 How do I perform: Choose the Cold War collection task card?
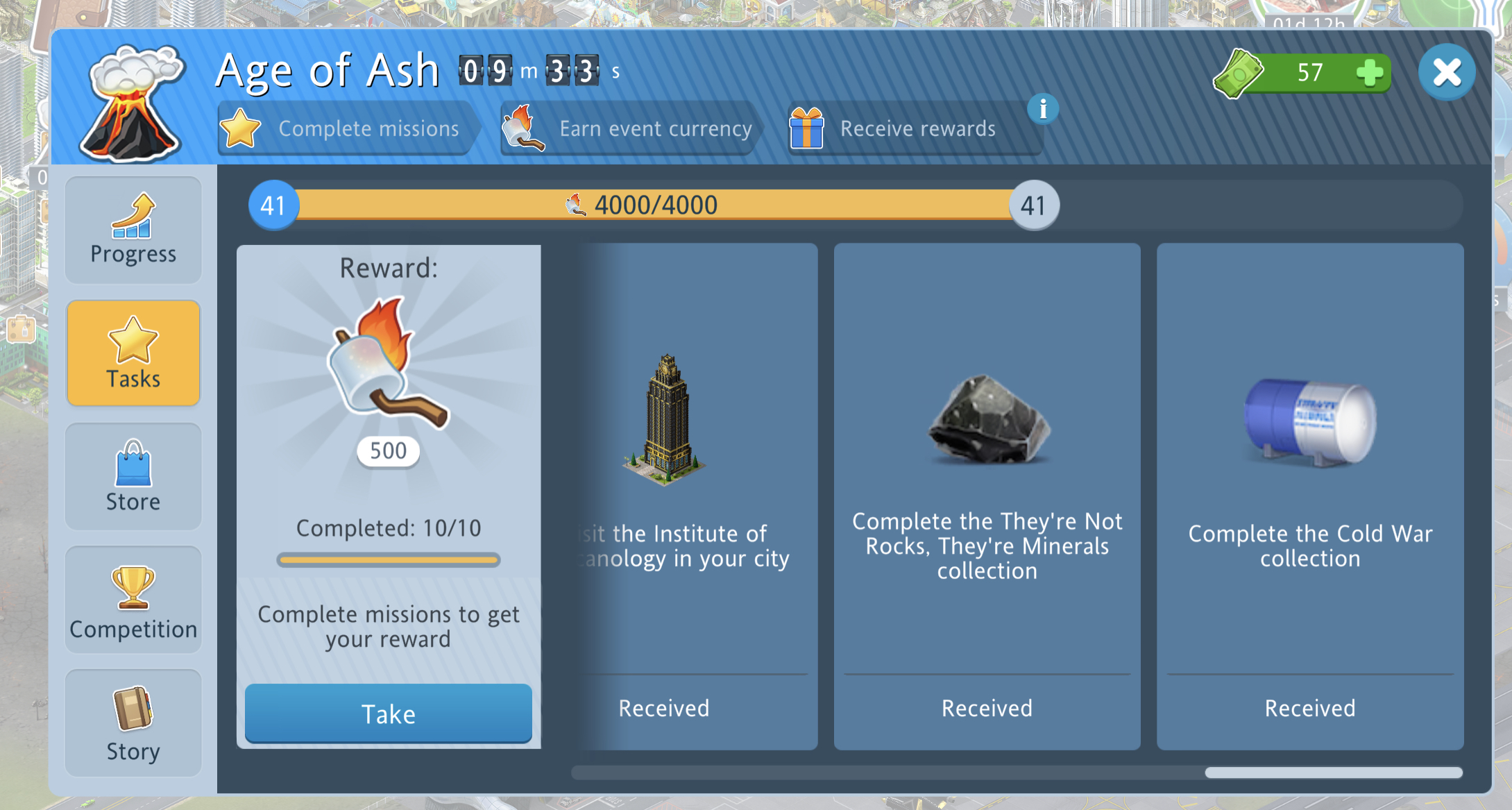coord(1309,496)
